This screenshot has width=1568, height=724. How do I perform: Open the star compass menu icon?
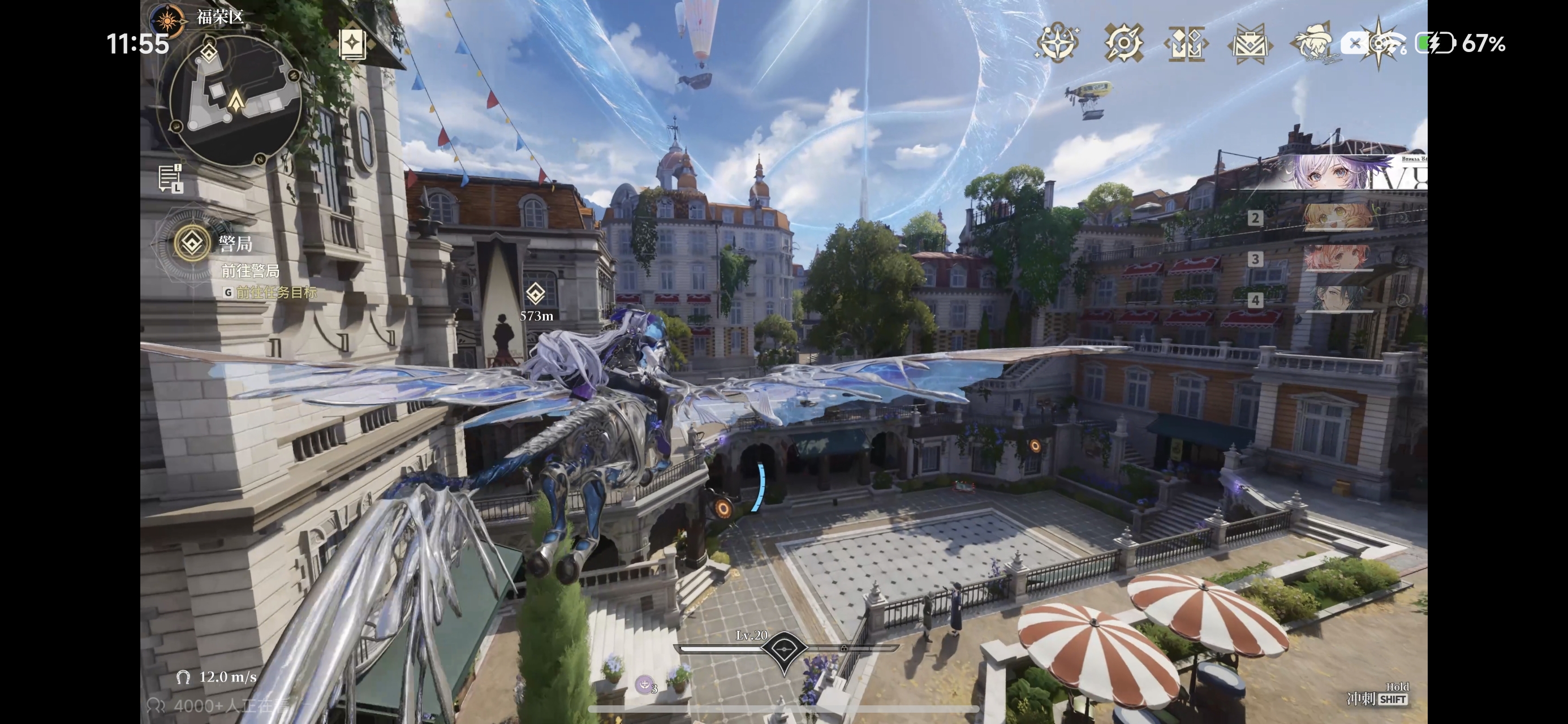1058,43
